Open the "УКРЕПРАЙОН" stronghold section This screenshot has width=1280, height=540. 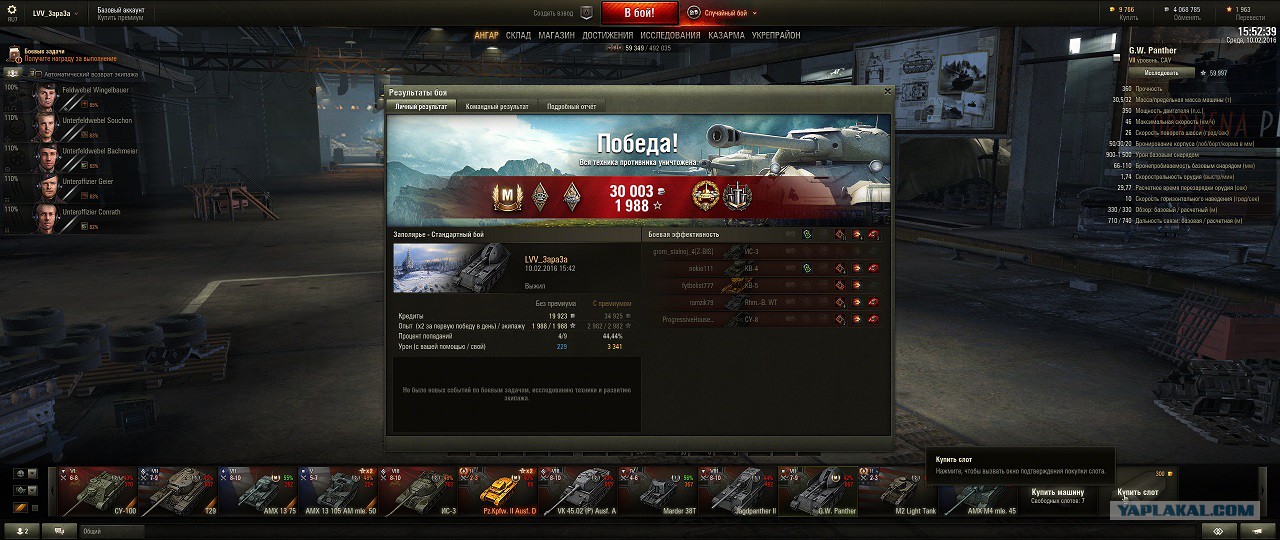tap(776, 35)
